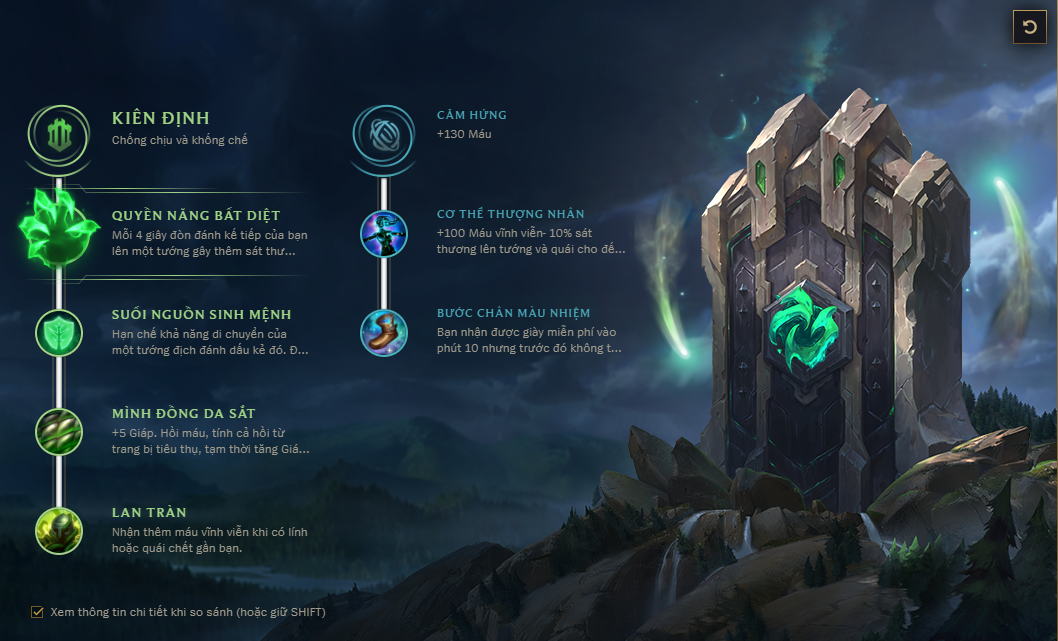Click the reset arrow button
Image resolution: width=1058 pixels, height=641 pixels.
pyautogui.click(x=1030, y=27)
